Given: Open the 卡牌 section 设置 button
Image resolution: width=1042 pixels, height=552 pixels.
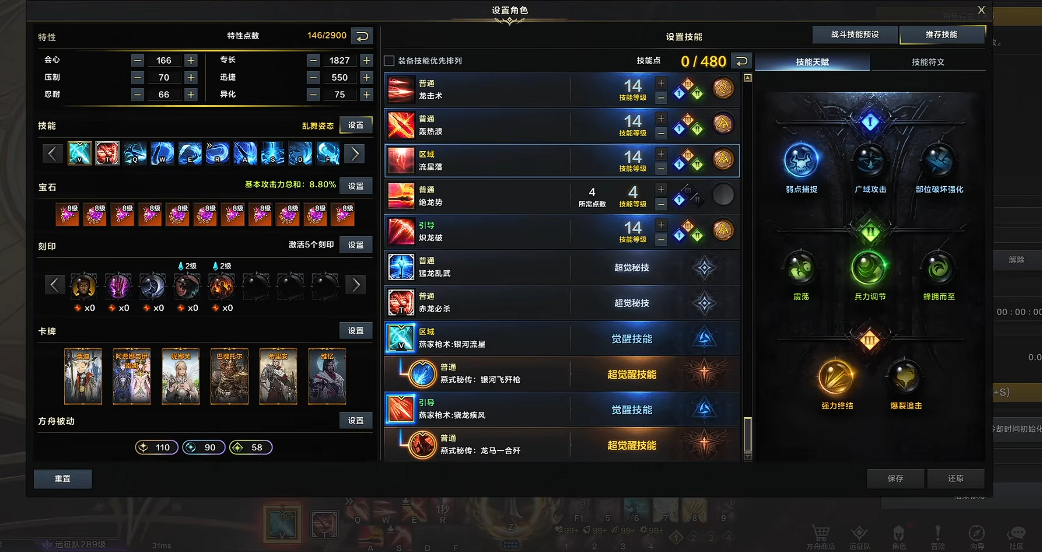Looking at the screenshot, I should click(356, 331).
